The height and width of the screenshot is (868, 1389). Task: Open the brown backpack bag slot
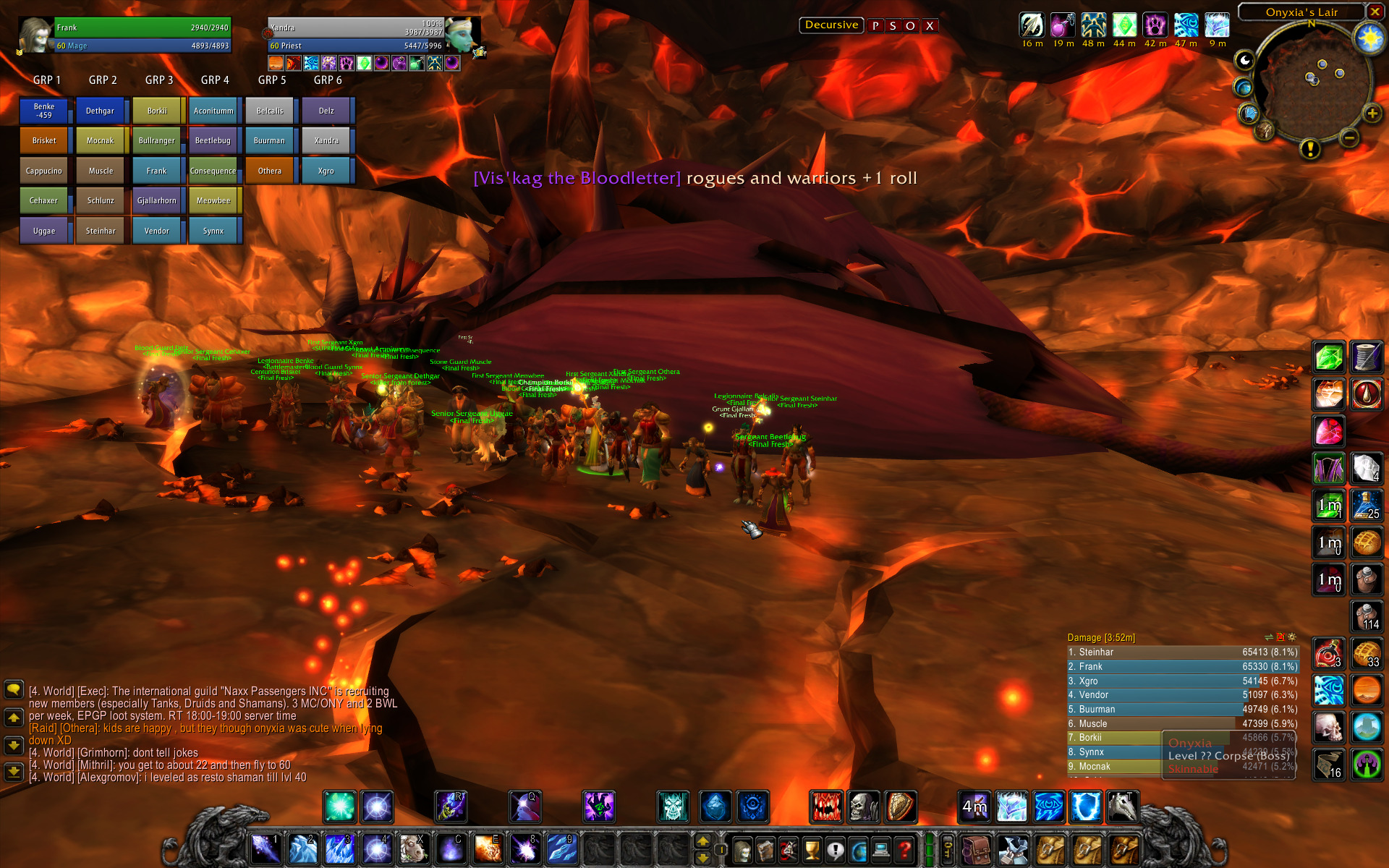coord(976,849)
